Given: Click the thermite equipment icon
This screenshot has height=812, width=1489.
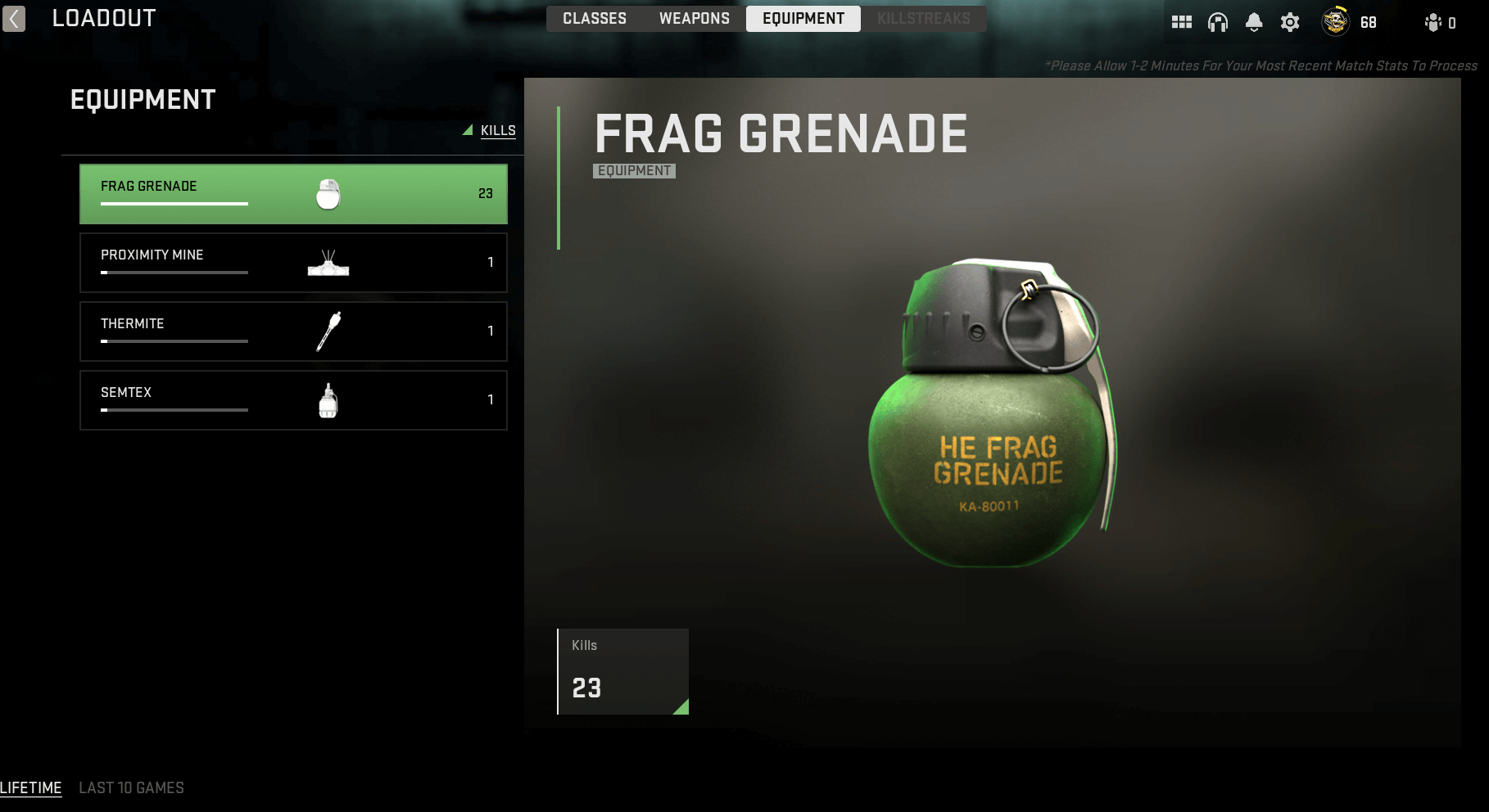Looking at the screenshot, I should 328,331.
